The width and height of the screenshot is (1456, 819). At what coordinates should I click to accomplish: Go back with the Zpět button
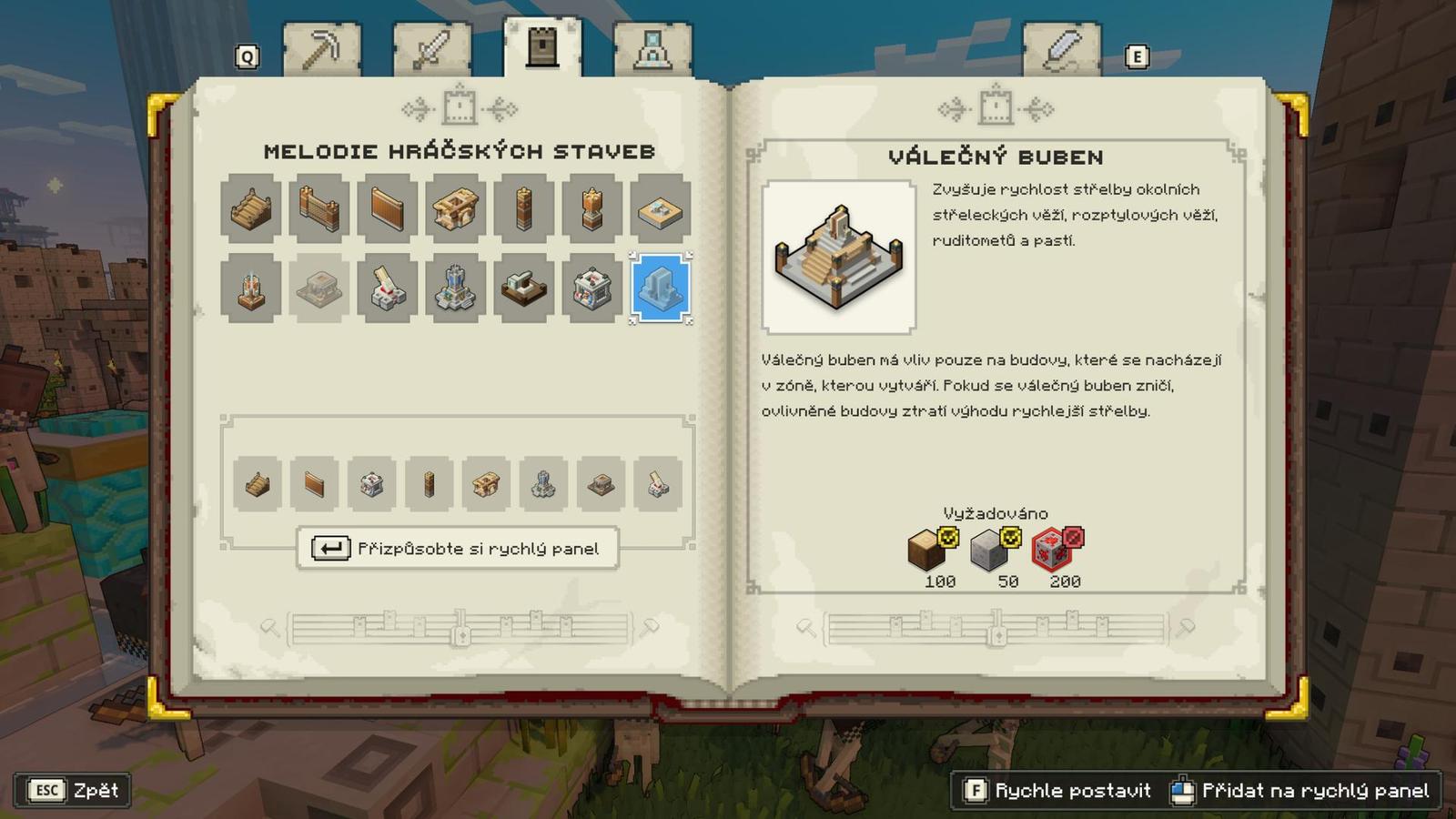pos(74,790)
